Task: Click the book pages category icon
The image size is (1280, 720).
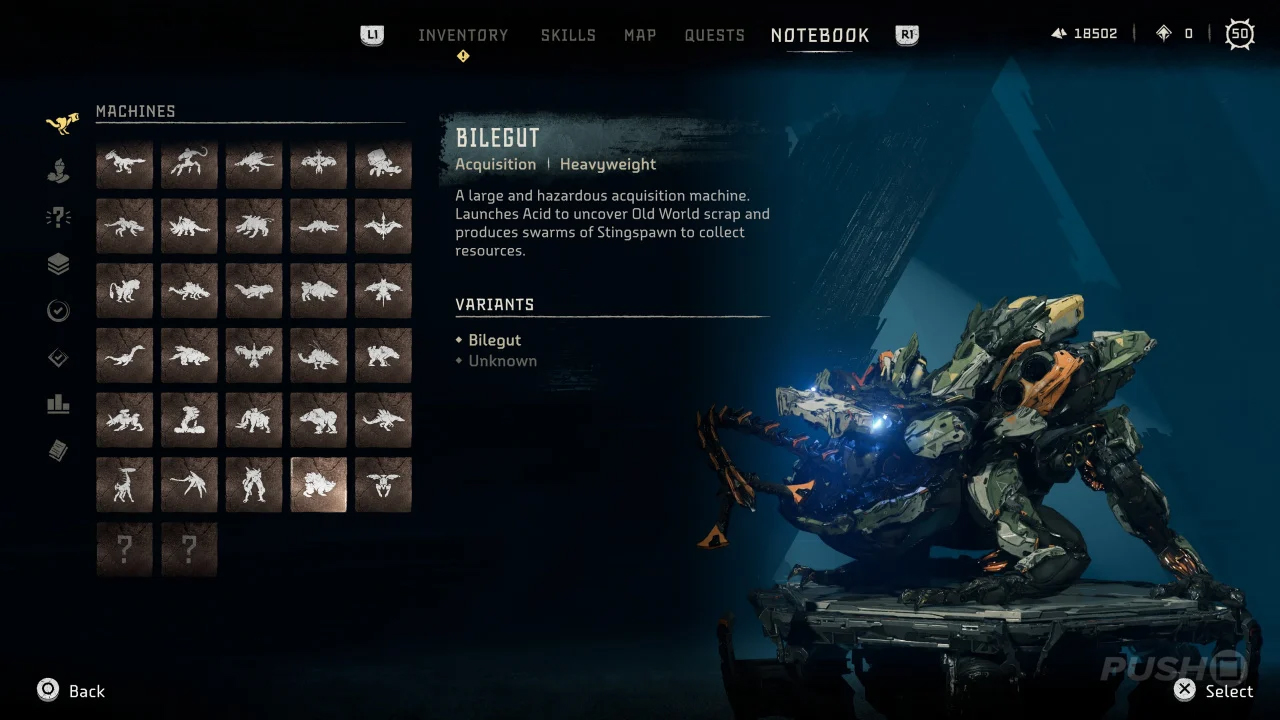Action: [x=59, y=452]
